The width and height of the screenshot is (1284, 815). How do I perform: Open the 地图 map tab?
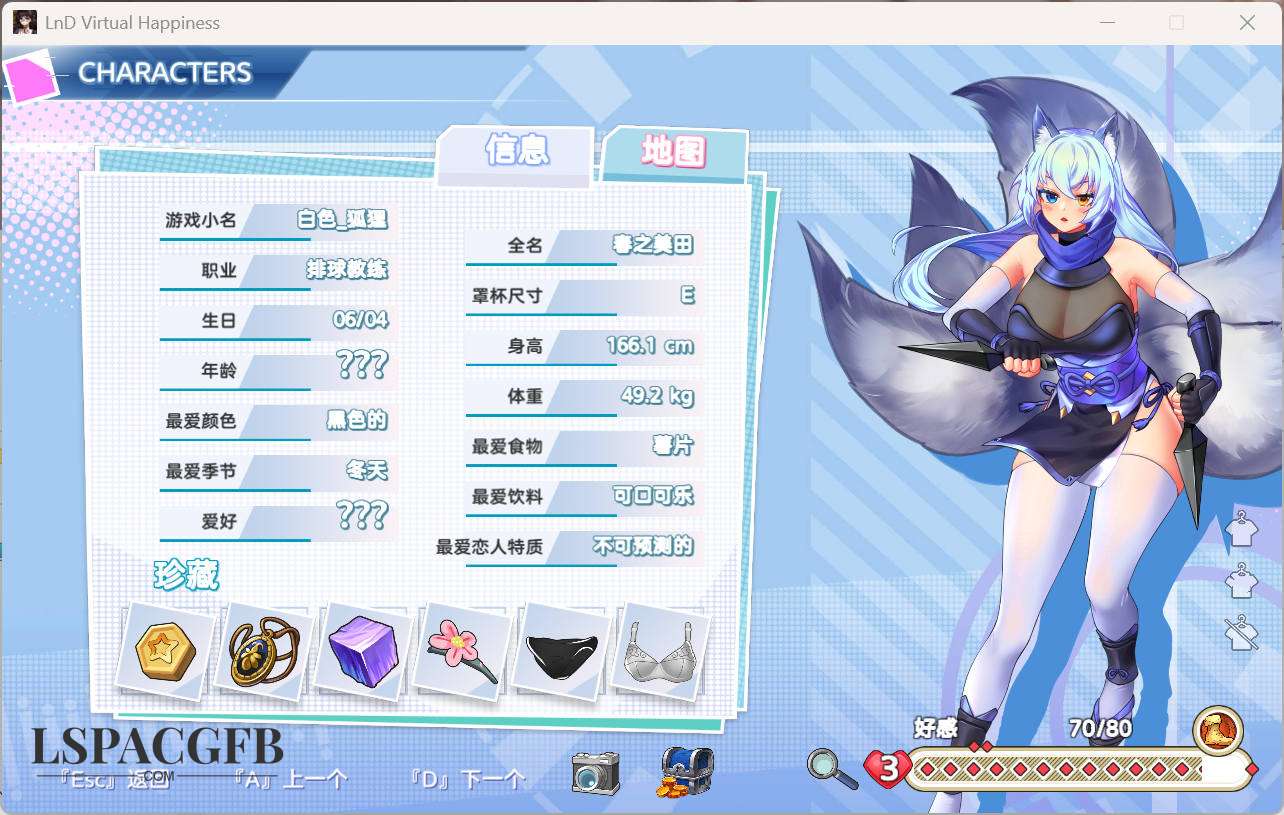(x=673, y=153)
